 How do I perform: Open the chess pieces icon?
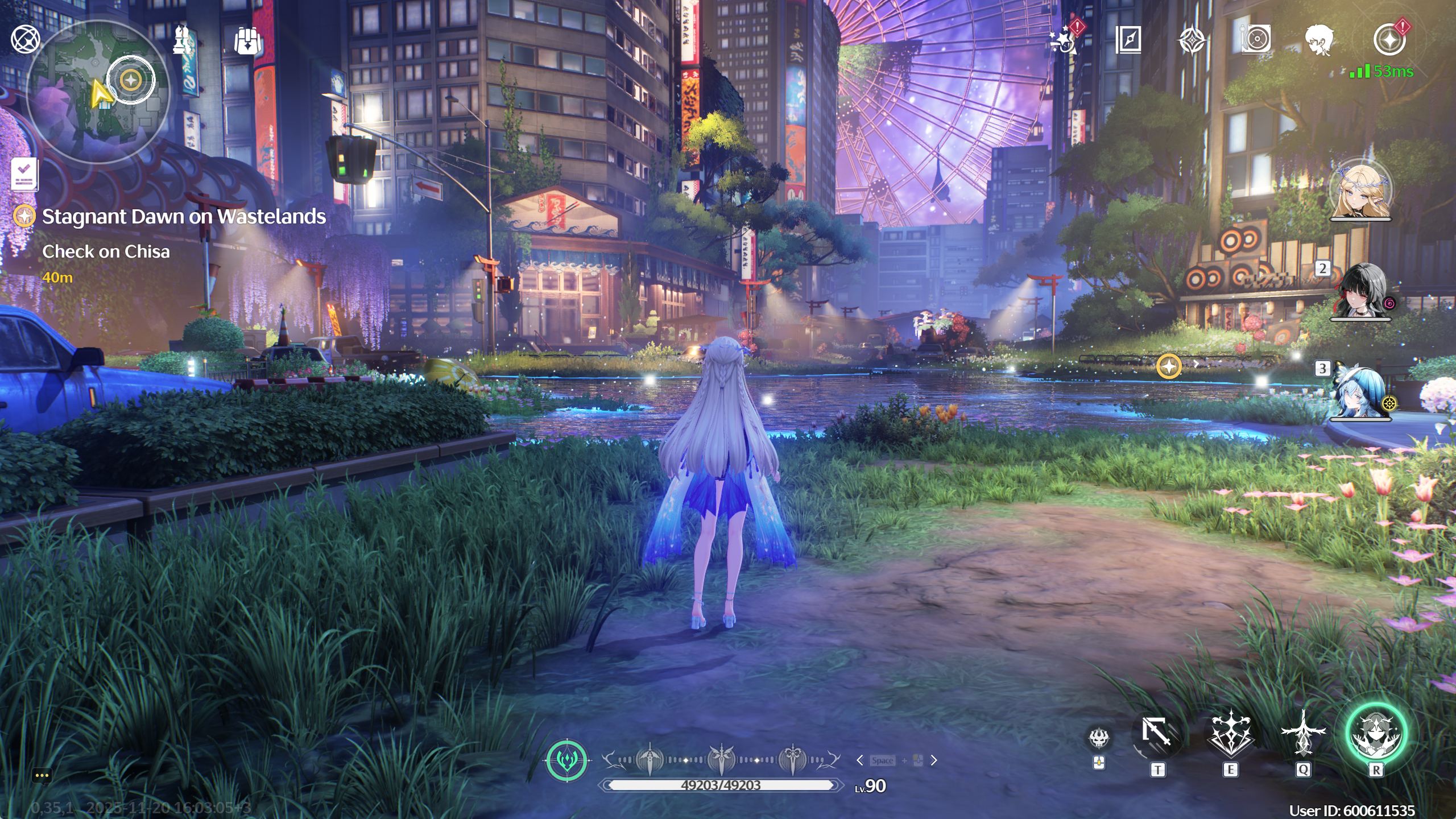[x=183, y=40]
